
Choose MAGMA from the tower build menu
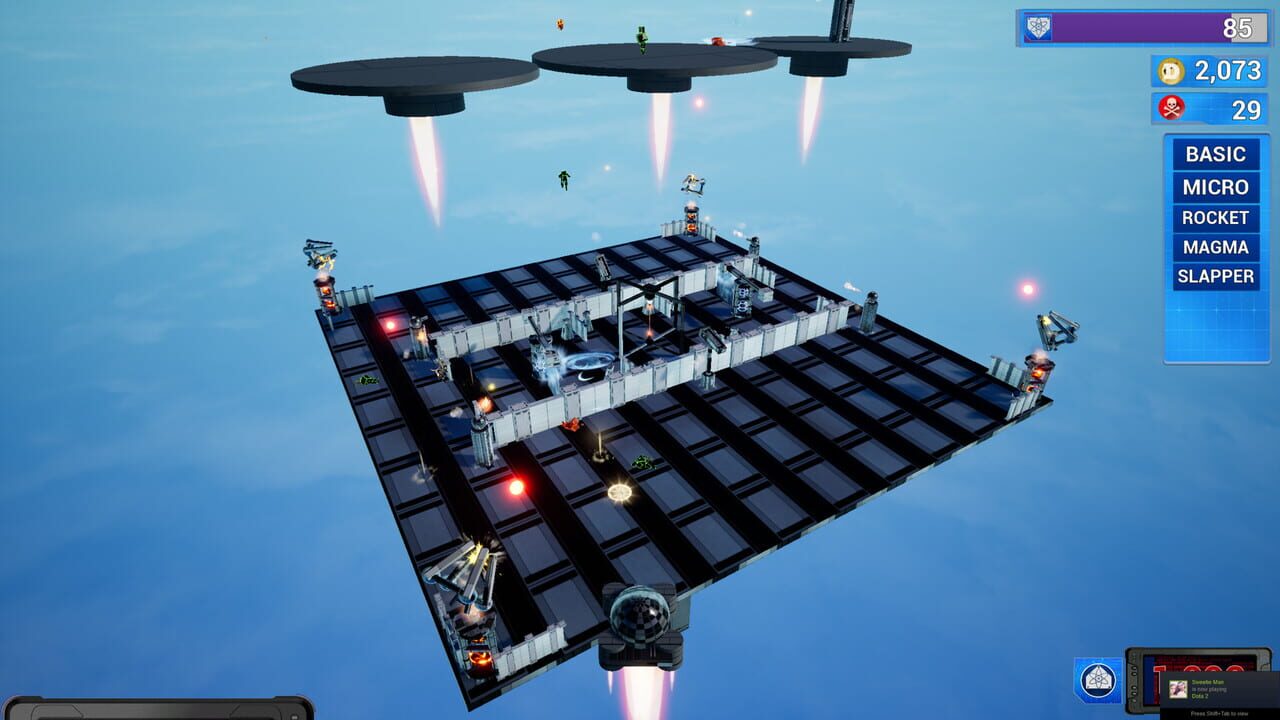[x=1215, y=247]
